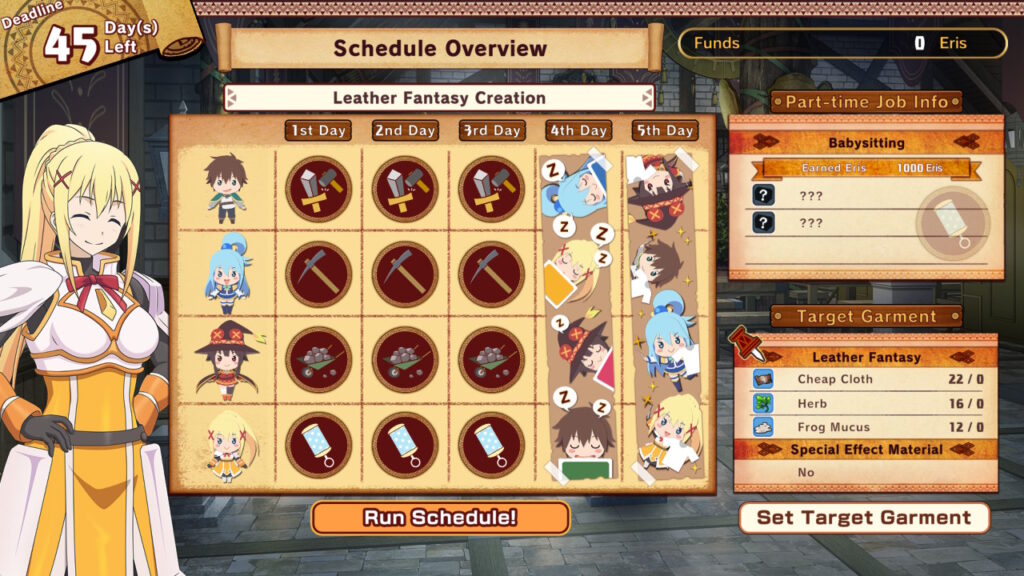This screenshot has height=576, width=1024.
Task: Select the left arrow beside Leather Fantasy Creation
Action: click(x=231, y=98)
